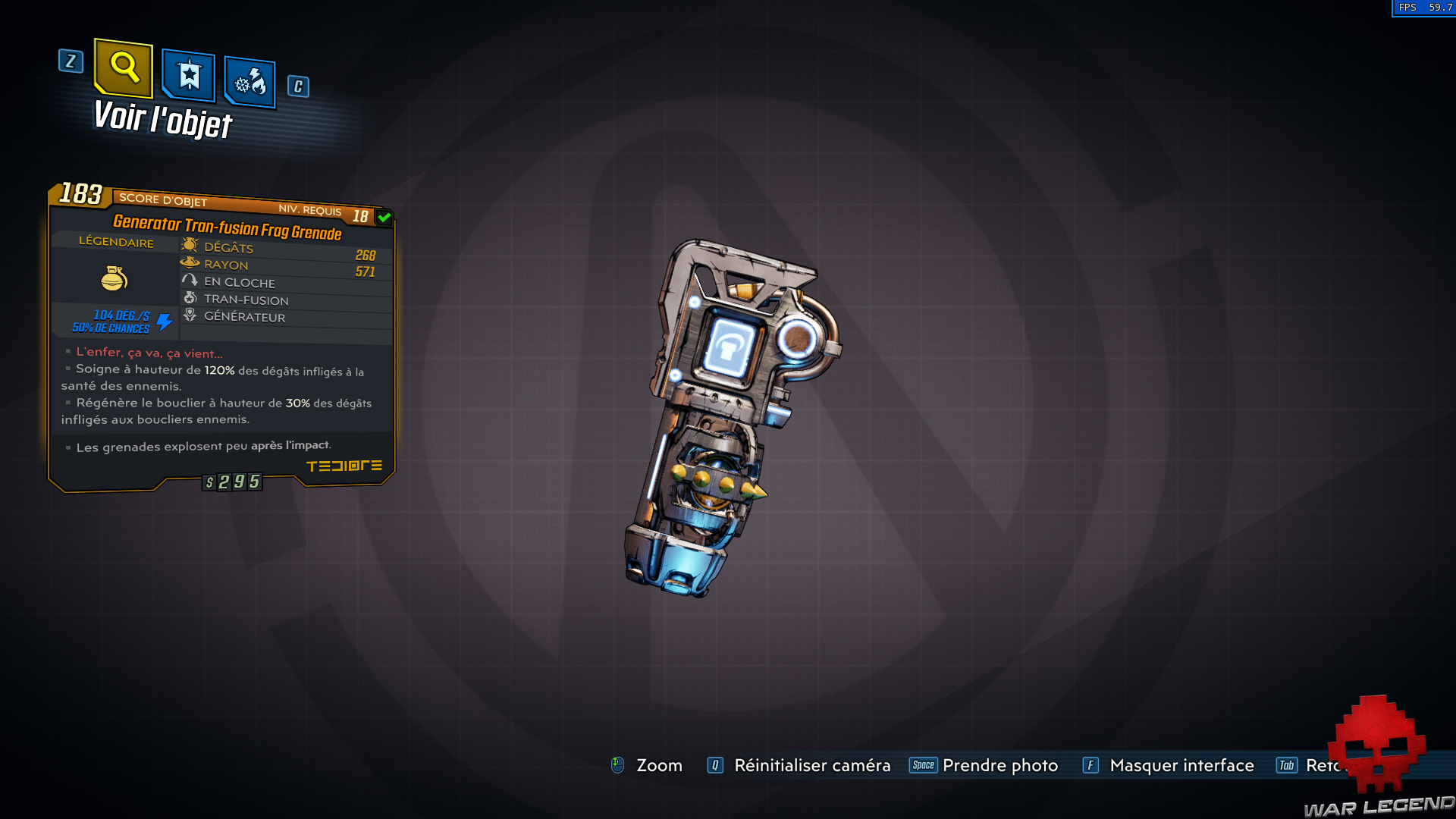This screenshot has height=819, width=1456.
Task: Click the En Cloche arc trajectory icon
Action: (x=190, y=280)
